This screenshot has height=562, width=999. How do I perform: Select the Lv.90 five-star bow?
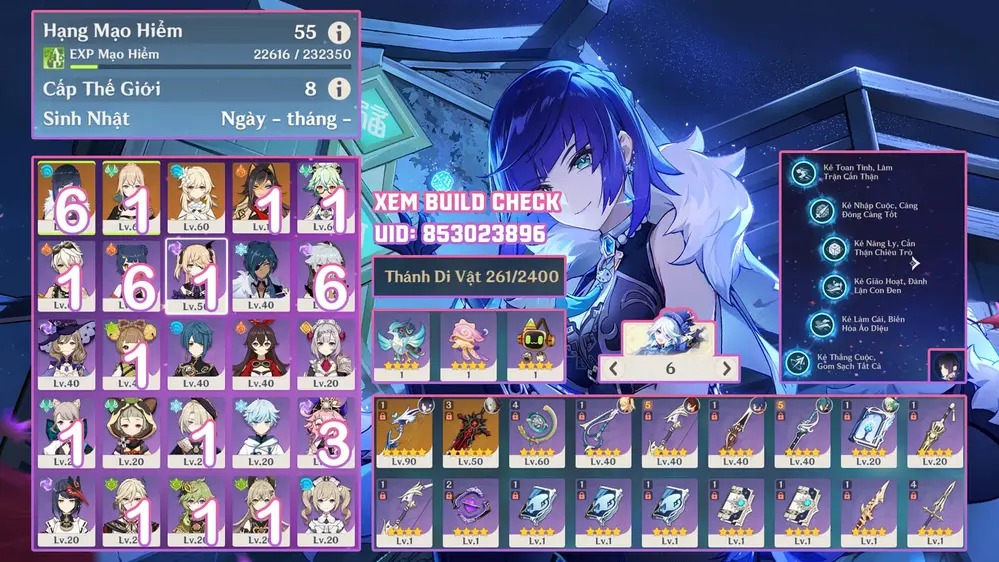click(x=404, y=432)
